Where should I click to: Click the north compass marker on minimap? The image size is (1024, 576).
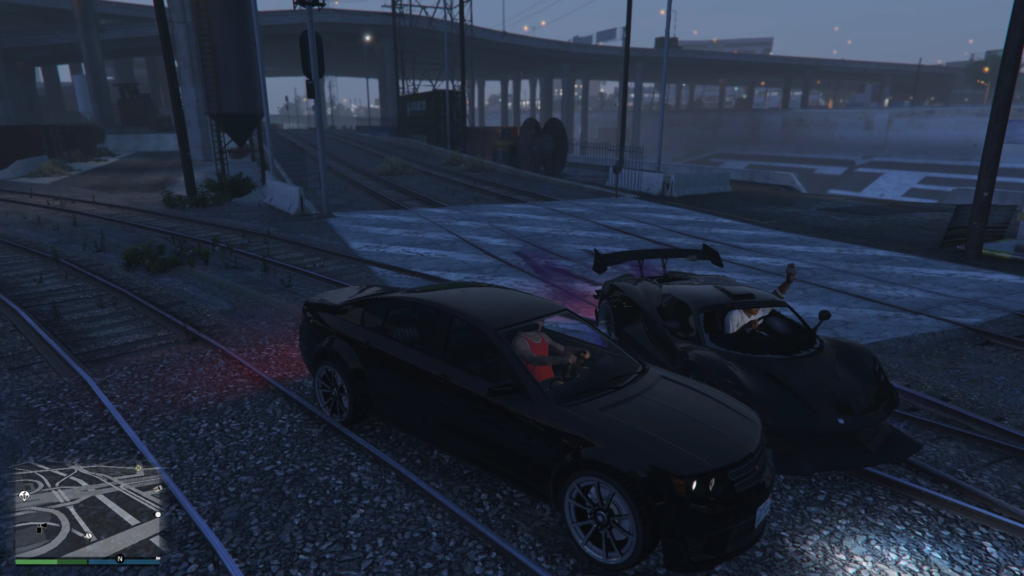coord(120,558)
